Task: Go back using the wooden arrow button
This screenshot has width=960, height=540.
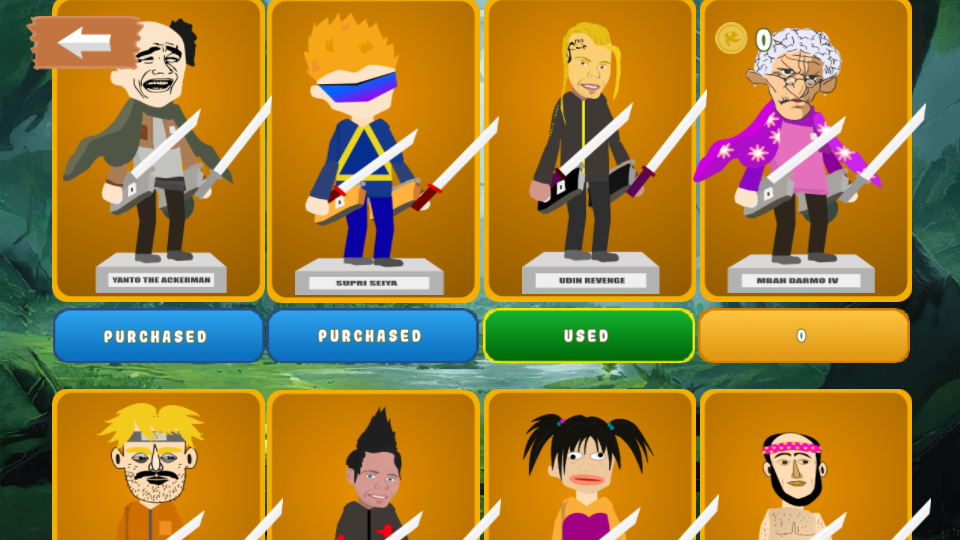Action: tap(84, 43)
